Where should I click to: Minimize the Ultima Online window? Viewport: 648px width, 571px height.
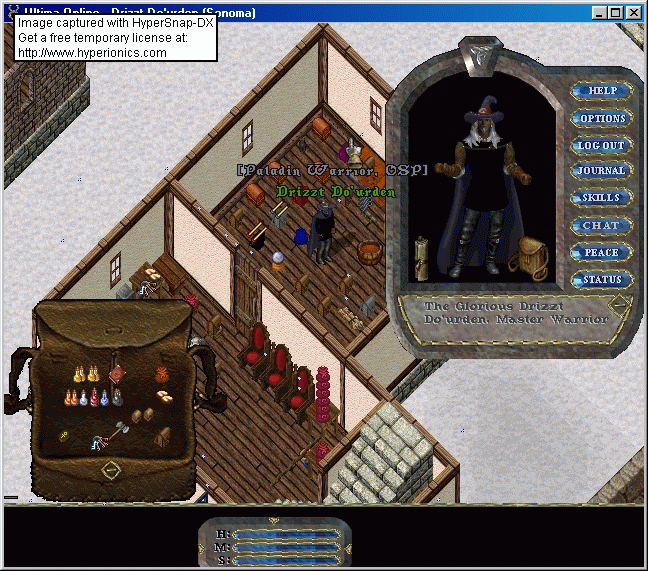(x=598, y=13)
